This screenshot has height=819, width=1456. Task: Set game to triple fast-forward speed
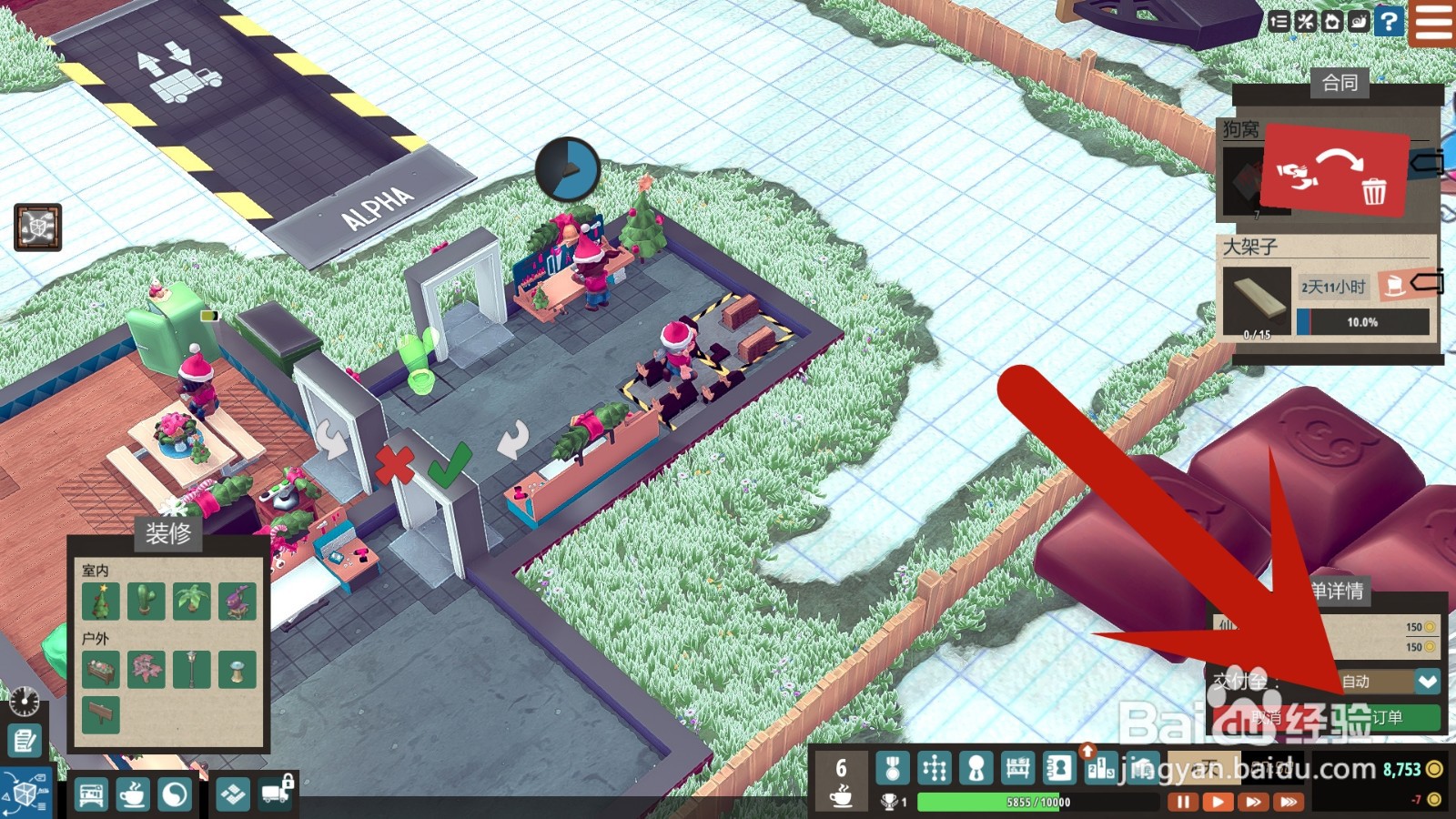coord(1288,802)
